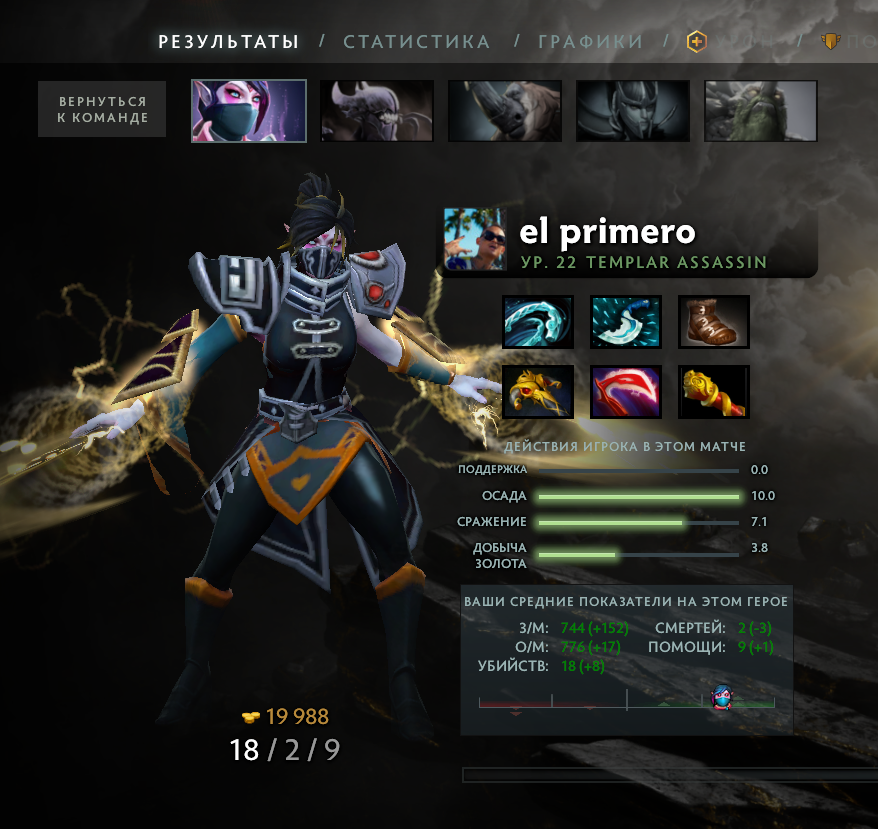Select the Magnus rhino-horn hero portrait

click(505, 111)
